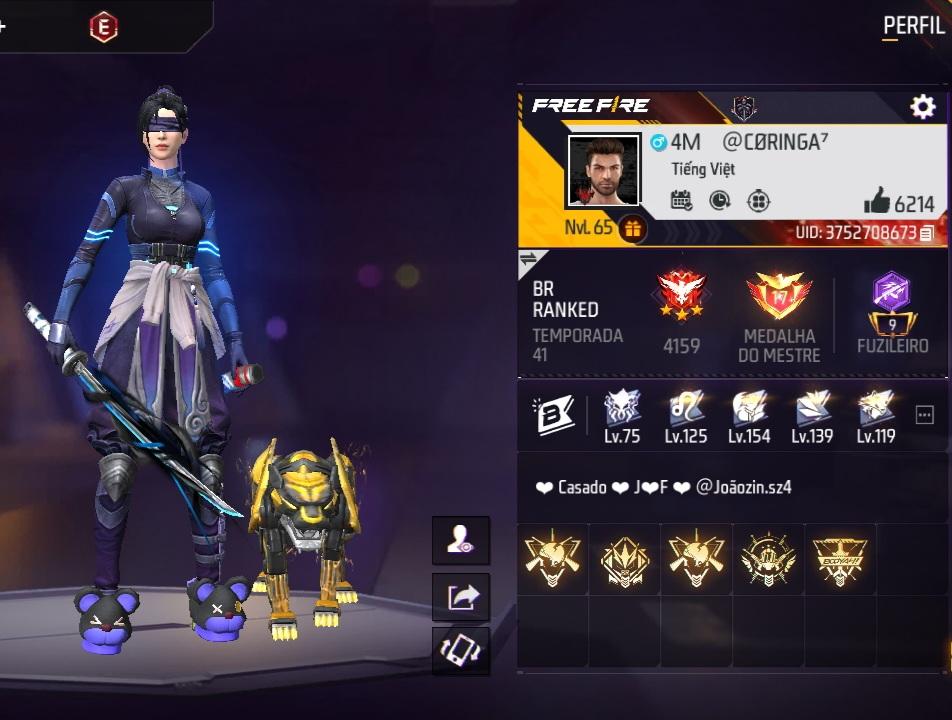Select the clock icon in the profile card
952x720 pixels.
click(x=720, y=201)
